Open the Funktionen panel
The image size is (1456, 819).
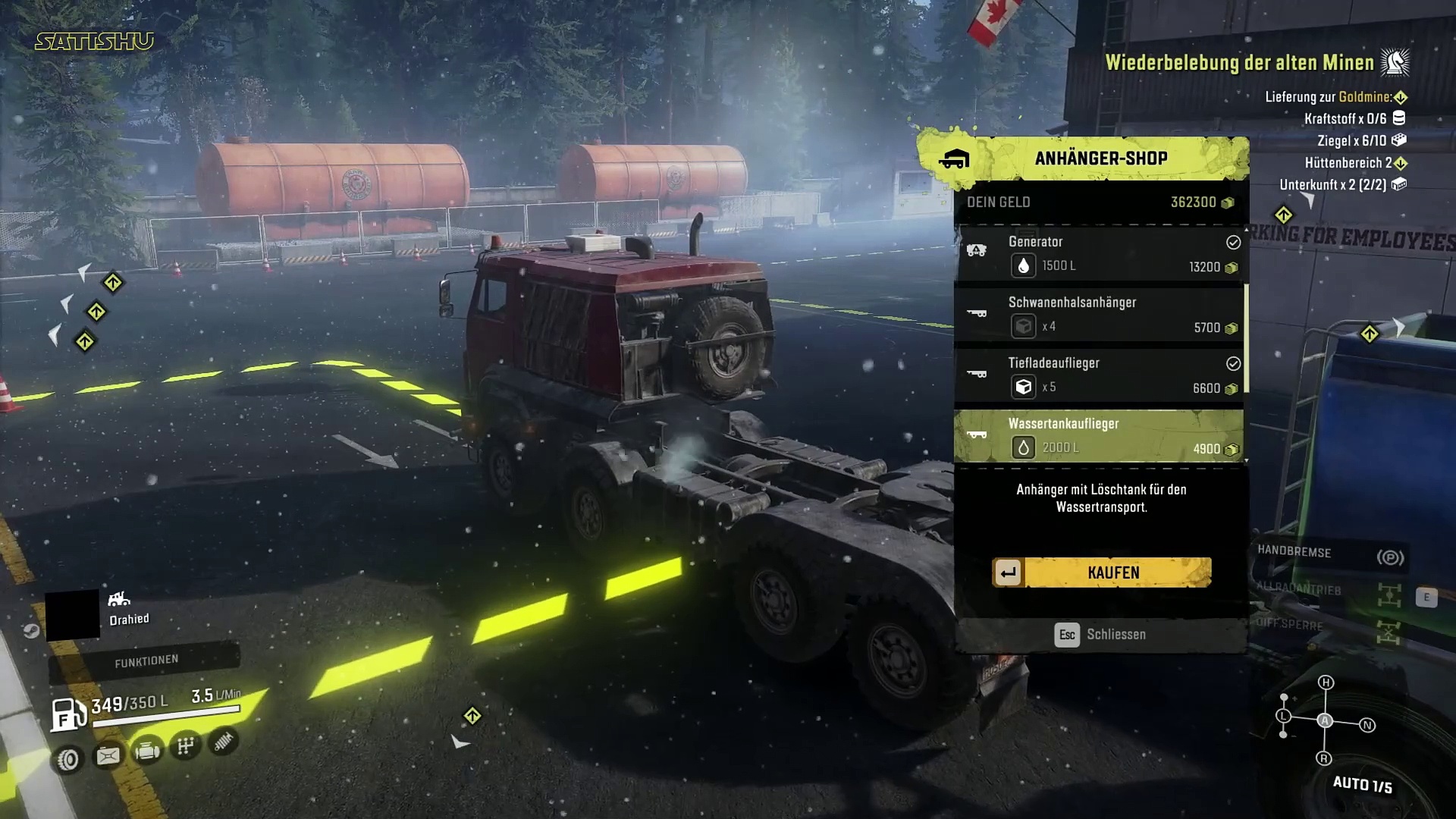[x=146, y=661]
